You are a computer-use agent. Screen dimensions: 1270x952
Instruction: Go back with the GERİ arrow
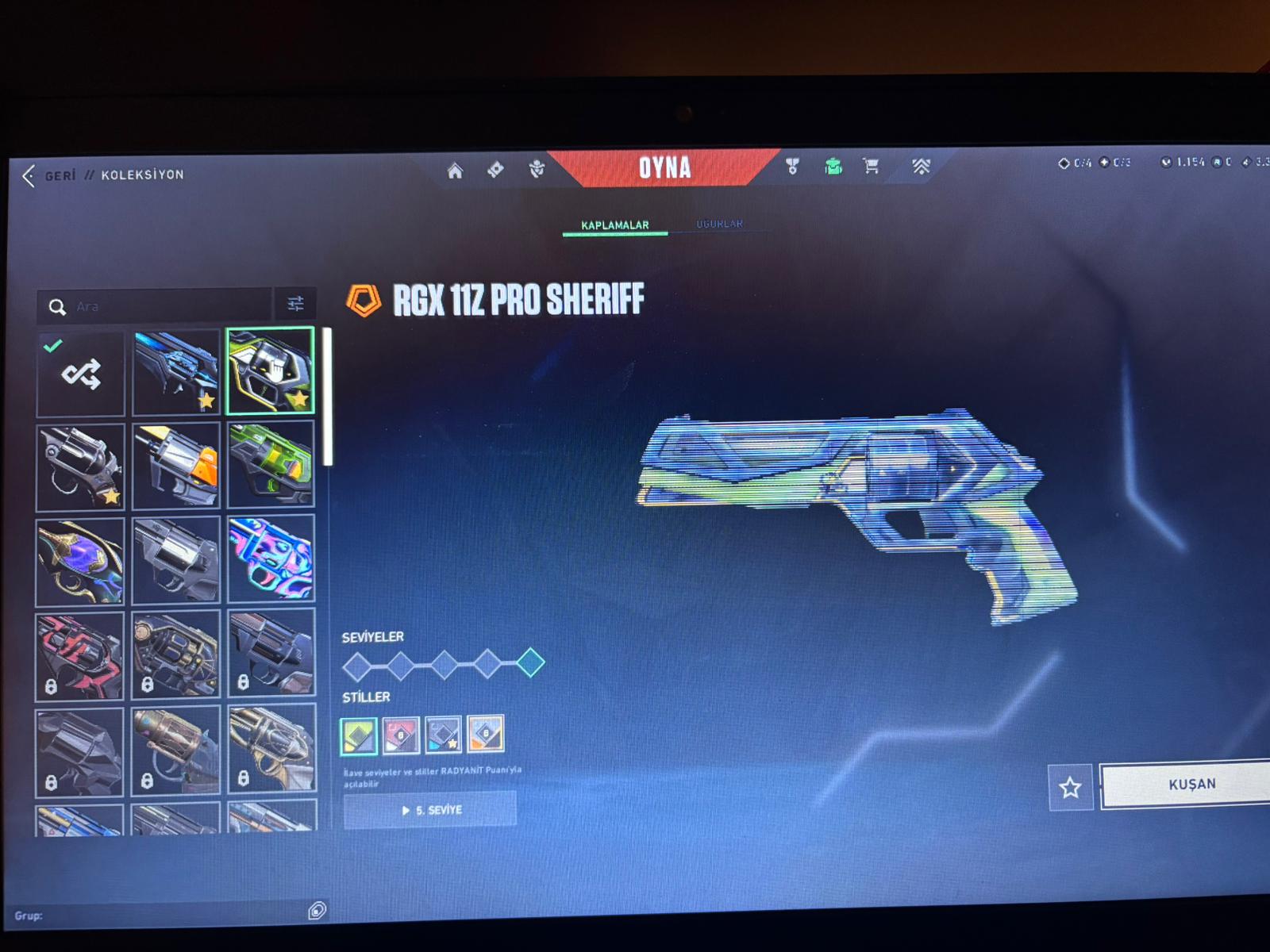point(30,175)
